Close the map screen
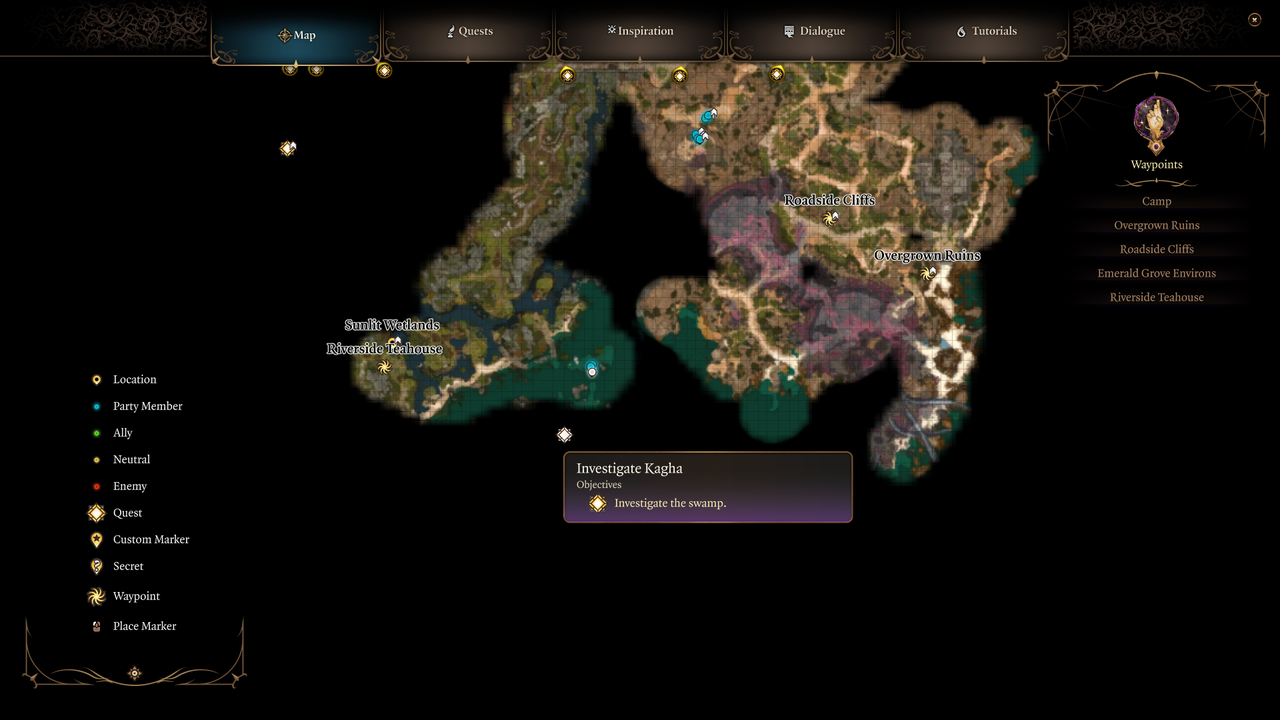 click(1254, 19)
